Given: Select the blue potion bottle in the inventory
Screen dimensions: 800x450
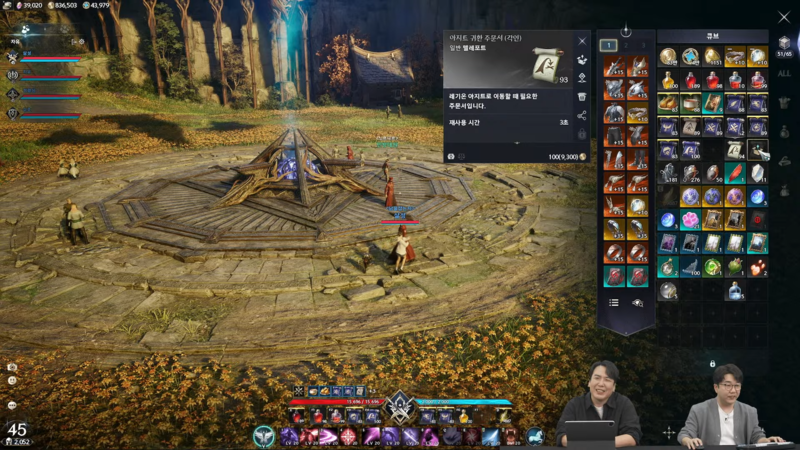Looking at the screenshot, I should point(735,290).
